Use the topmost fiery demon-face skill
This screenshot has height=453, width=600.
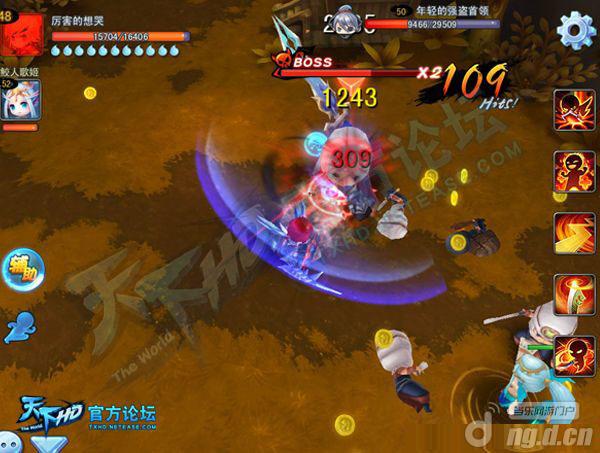pyautogui.click(x=574, y=109)
